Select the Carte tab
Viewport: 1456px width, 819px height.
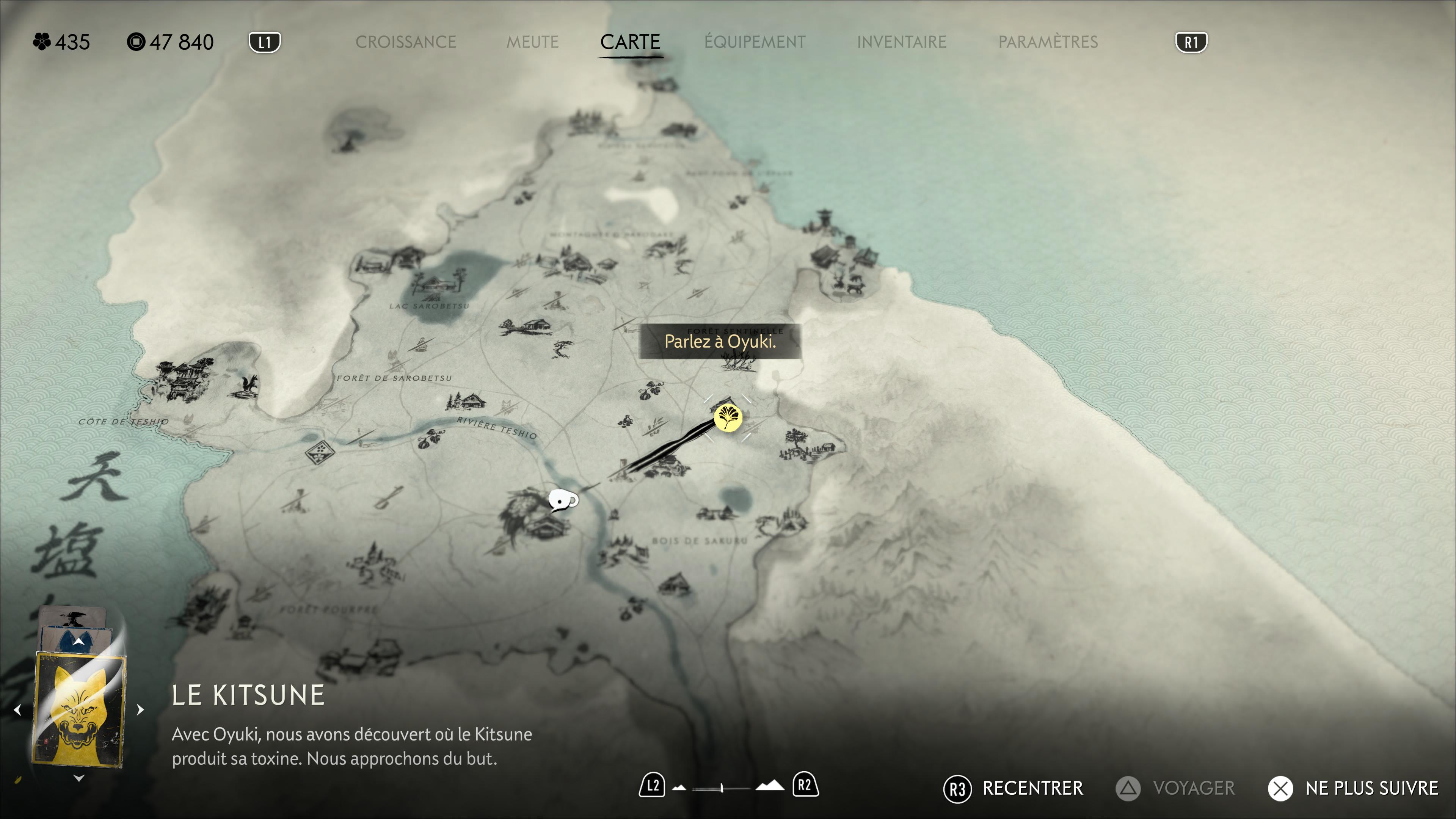(x=630, y=42)
